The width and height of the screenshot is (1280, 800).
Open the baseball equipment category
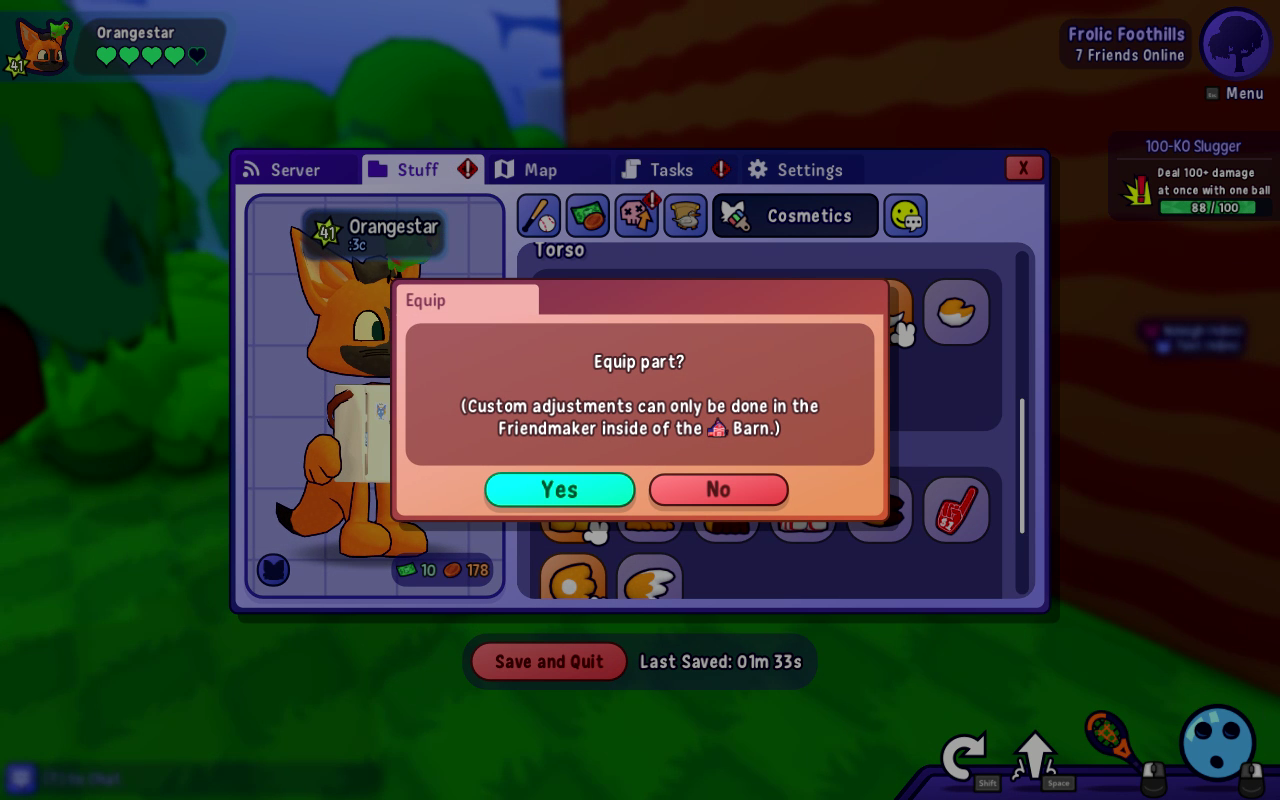tap(537, 215)
